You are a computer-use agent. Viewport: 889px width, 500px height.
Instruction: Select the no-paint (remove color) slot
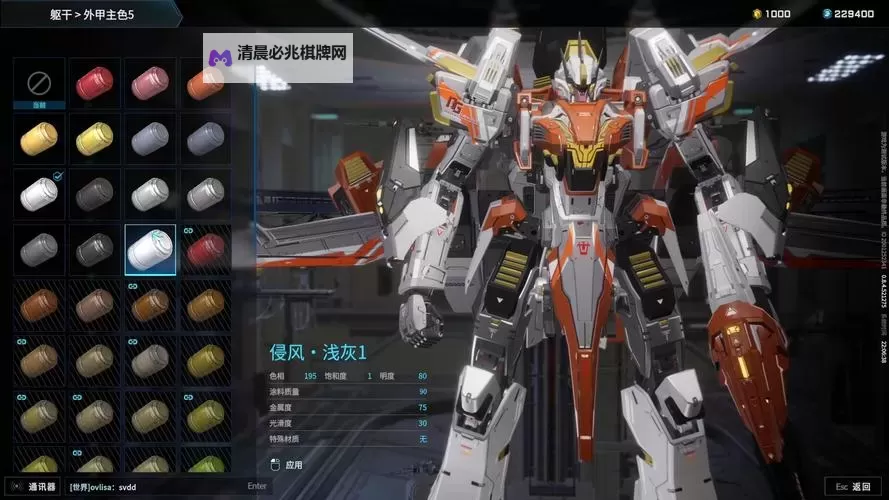tap(39, 82)
